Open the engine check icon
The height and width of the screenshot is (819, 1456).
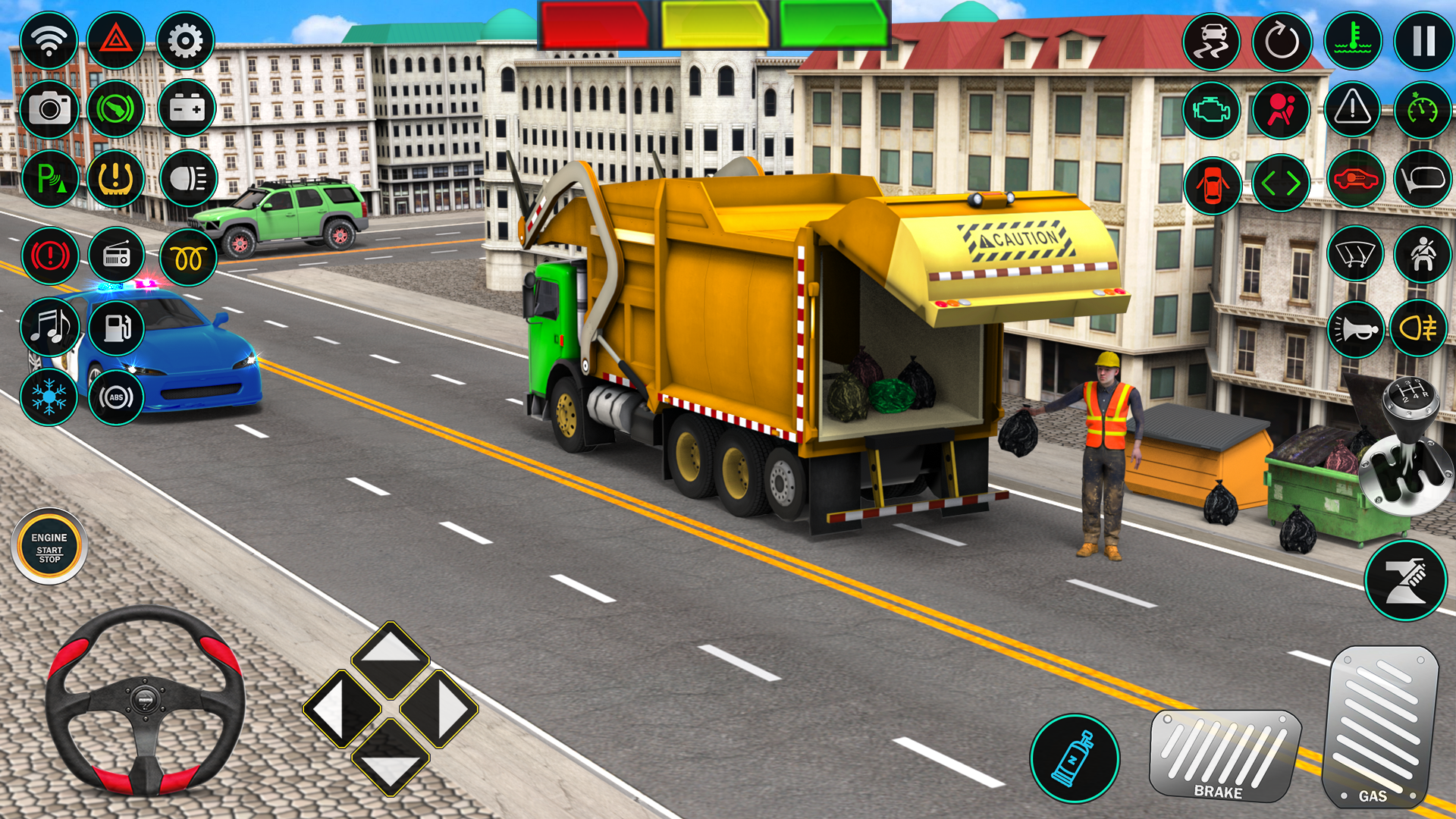tap(1212, 111)
